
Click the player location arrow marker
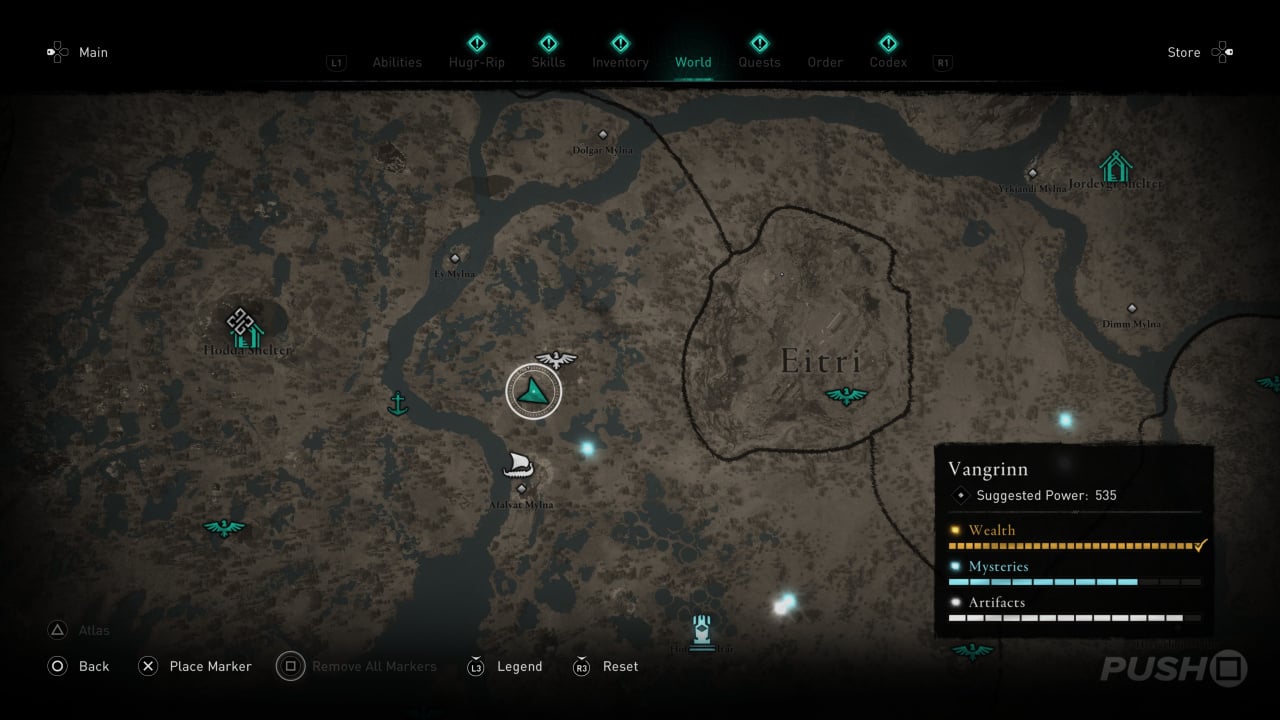(x=534, y=392)
